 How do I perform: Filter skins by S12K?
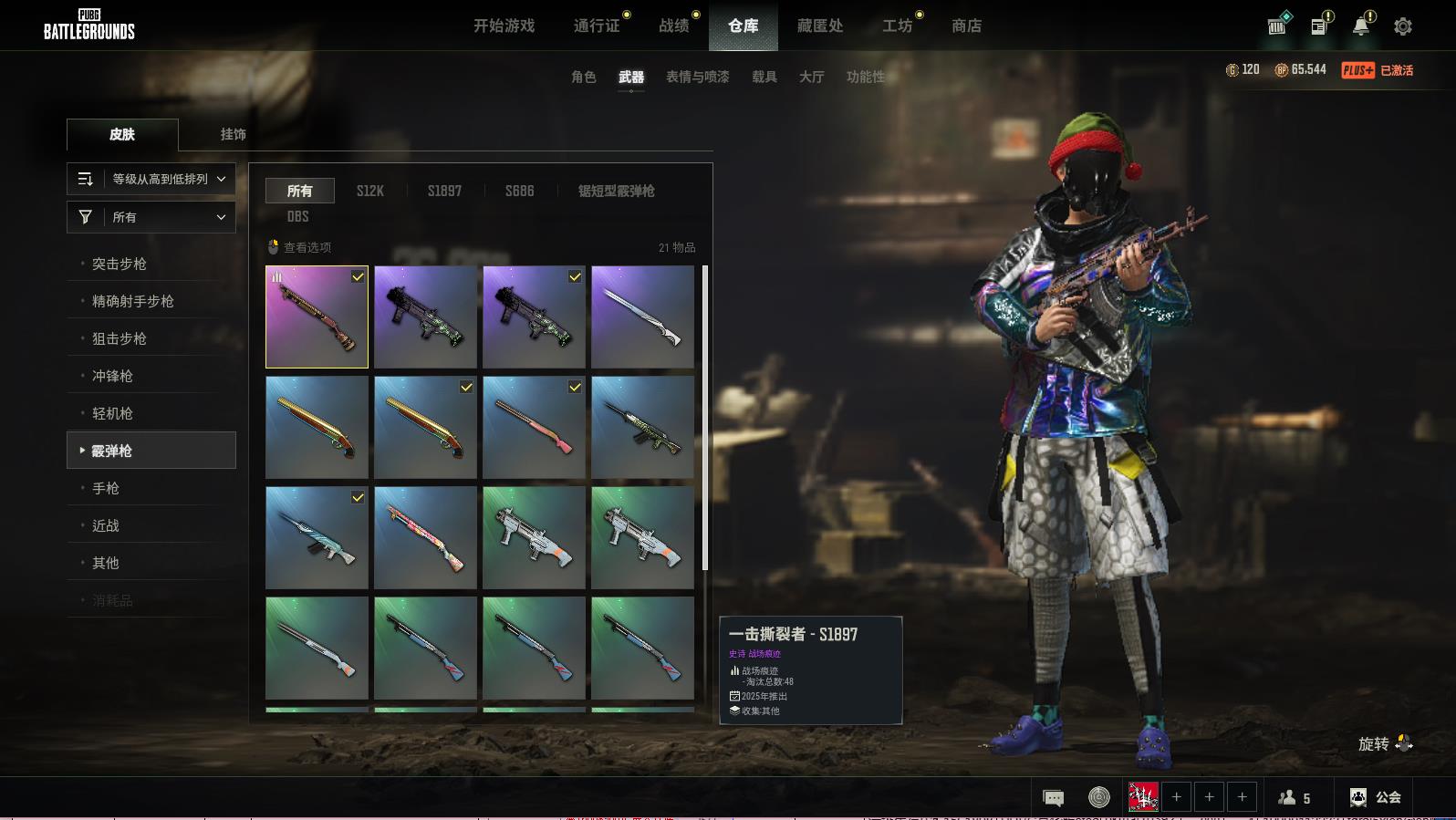(x=369, y=191)
